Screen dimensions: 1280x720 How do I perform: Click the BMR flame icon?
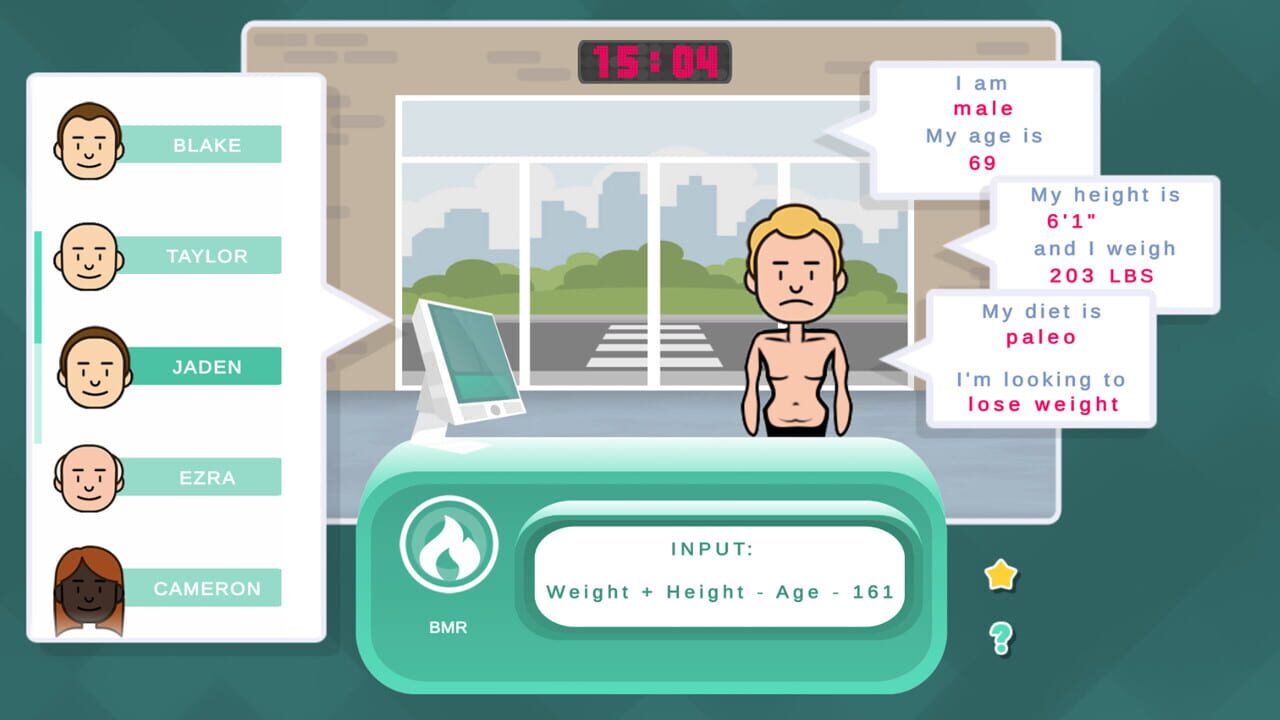click(x=448, y=543)
